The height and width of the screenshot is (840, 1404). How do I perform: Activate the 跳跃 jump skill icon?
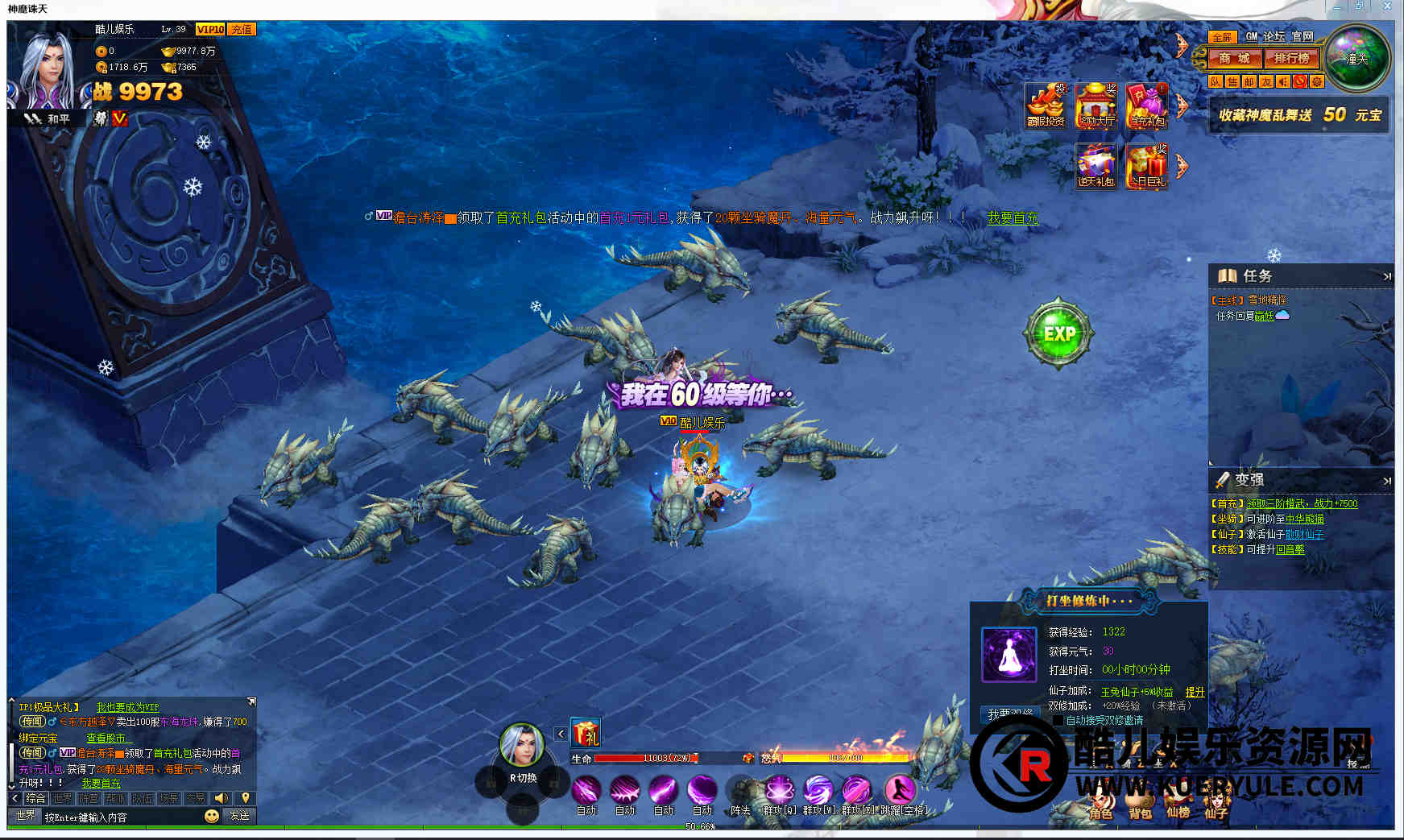tap(900, 790)
